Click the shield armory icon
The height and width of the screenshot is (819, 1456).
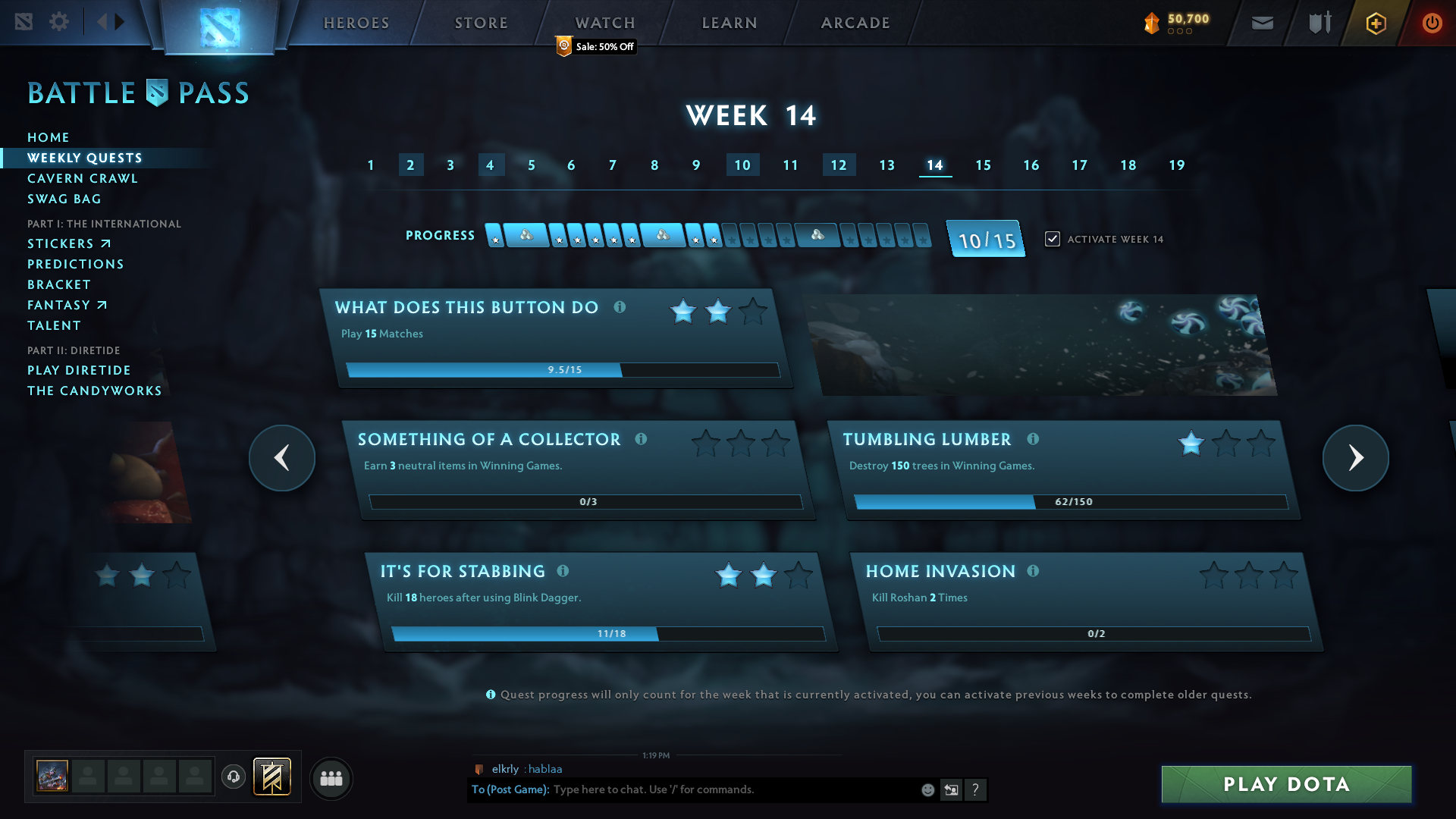pyautogui.click(x=1318, y=22)
